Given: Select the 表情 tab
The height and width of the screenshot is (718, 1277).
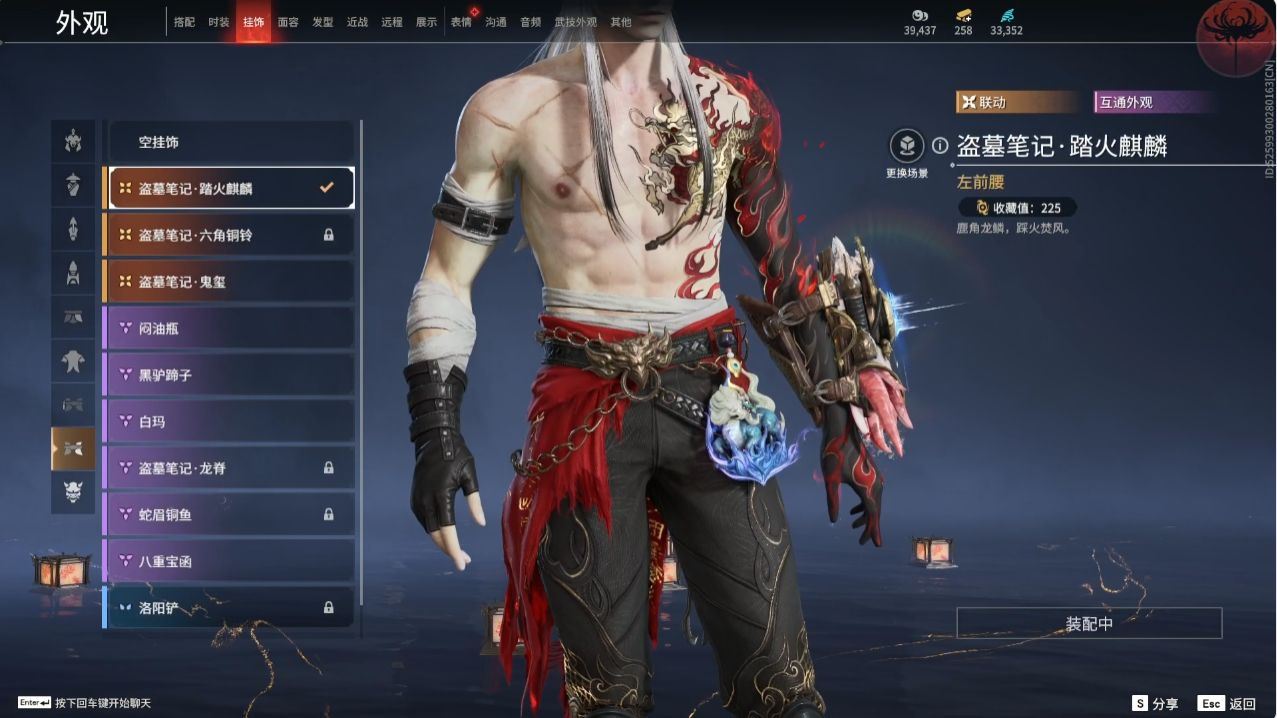Looking at the screenshot, I should coord(461,22).
